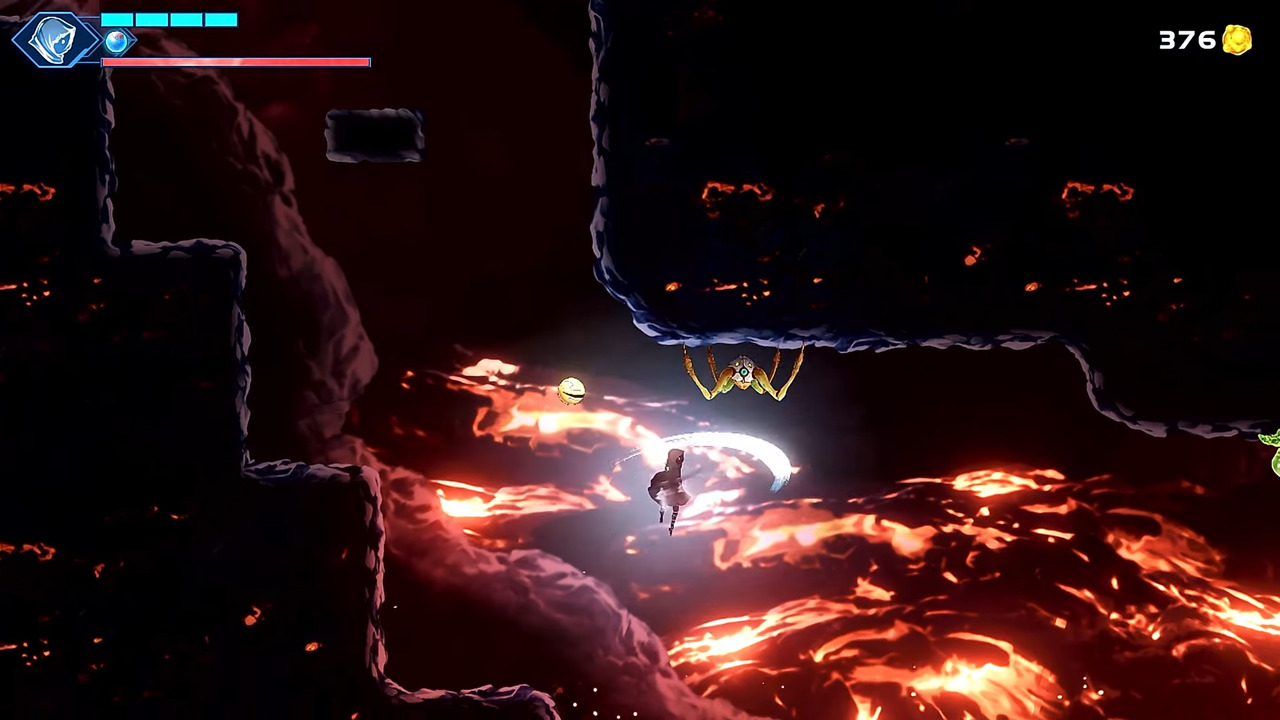
Task: Select the blue orb item icon
Action: [117, 42]
